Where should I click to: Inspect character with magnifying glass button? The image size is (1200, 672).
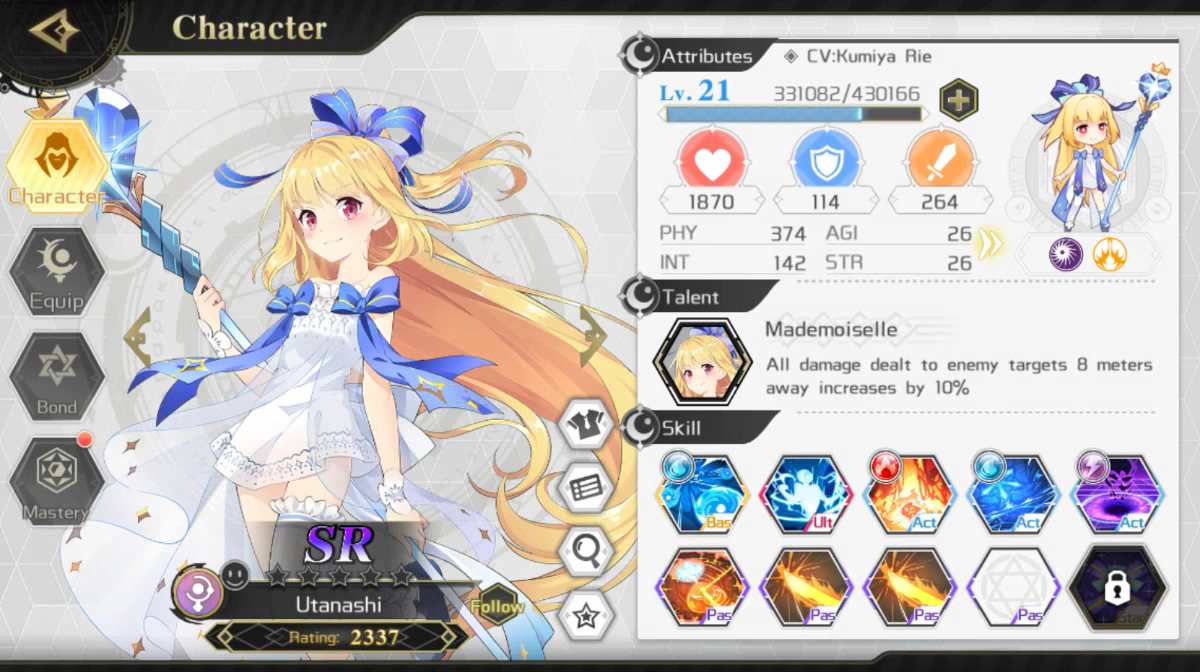(586, 549)
